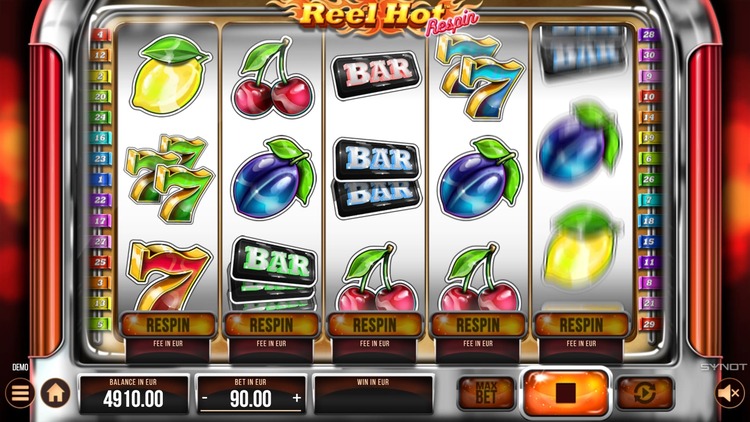This screenshot has width=750, height=422.
Task: Open the hamburger menu
Action: 19,393
